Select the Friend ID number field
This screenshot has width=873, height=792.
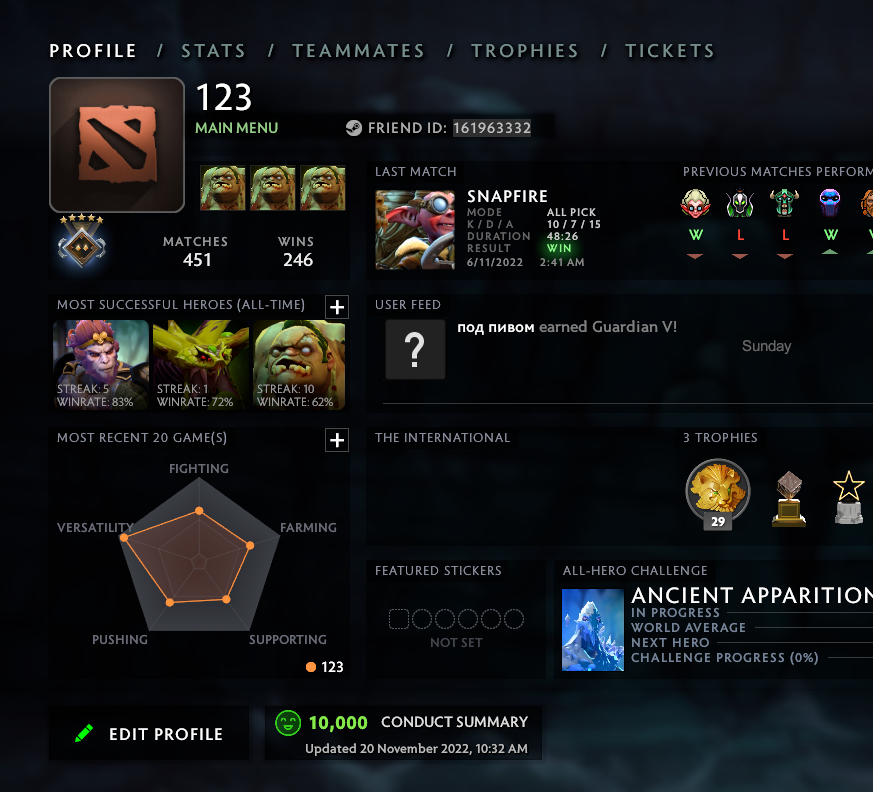click(x=492, y=128)
